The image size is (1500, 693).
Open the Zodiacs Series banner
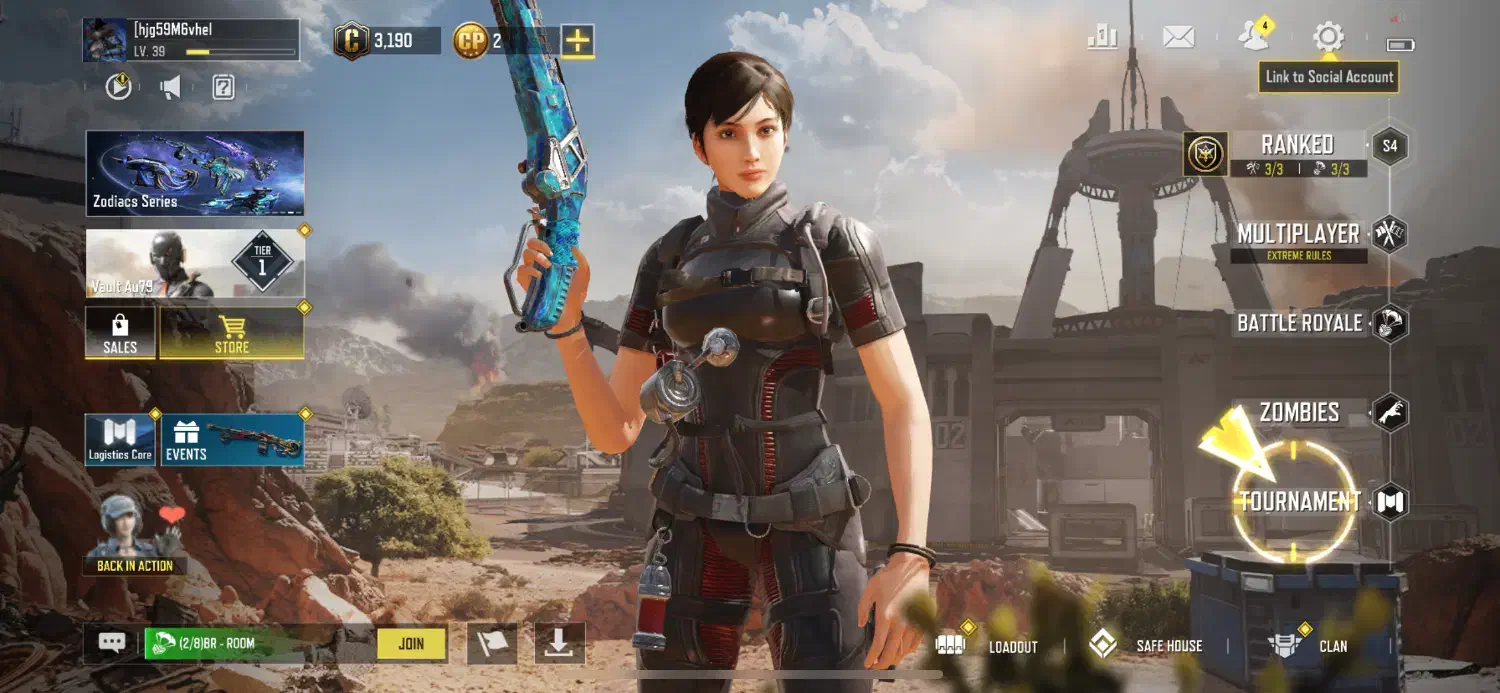195,173
